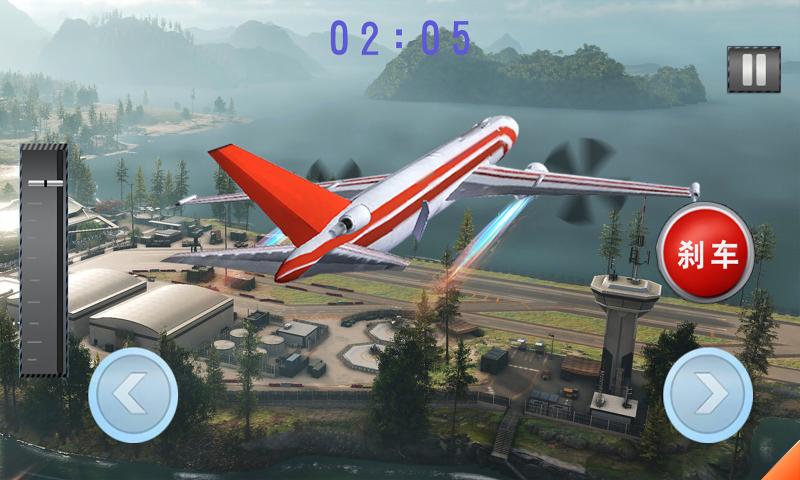Steer right with the right arrow button

click(708, 395)
